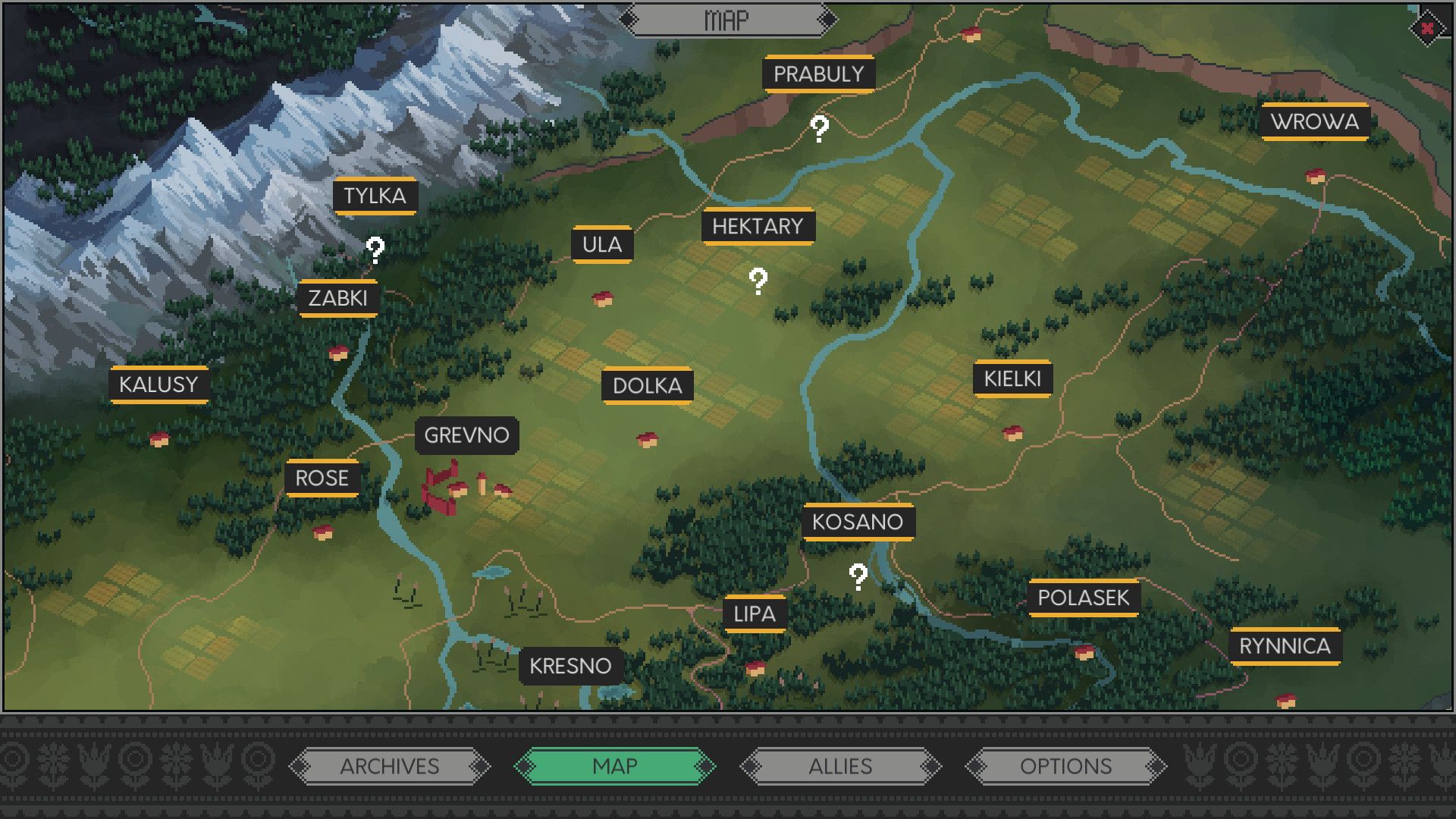Click the question mark between Hektary and Dolka
The width and height of the screenshot is (1456, 819).
[x=756, y=281]
